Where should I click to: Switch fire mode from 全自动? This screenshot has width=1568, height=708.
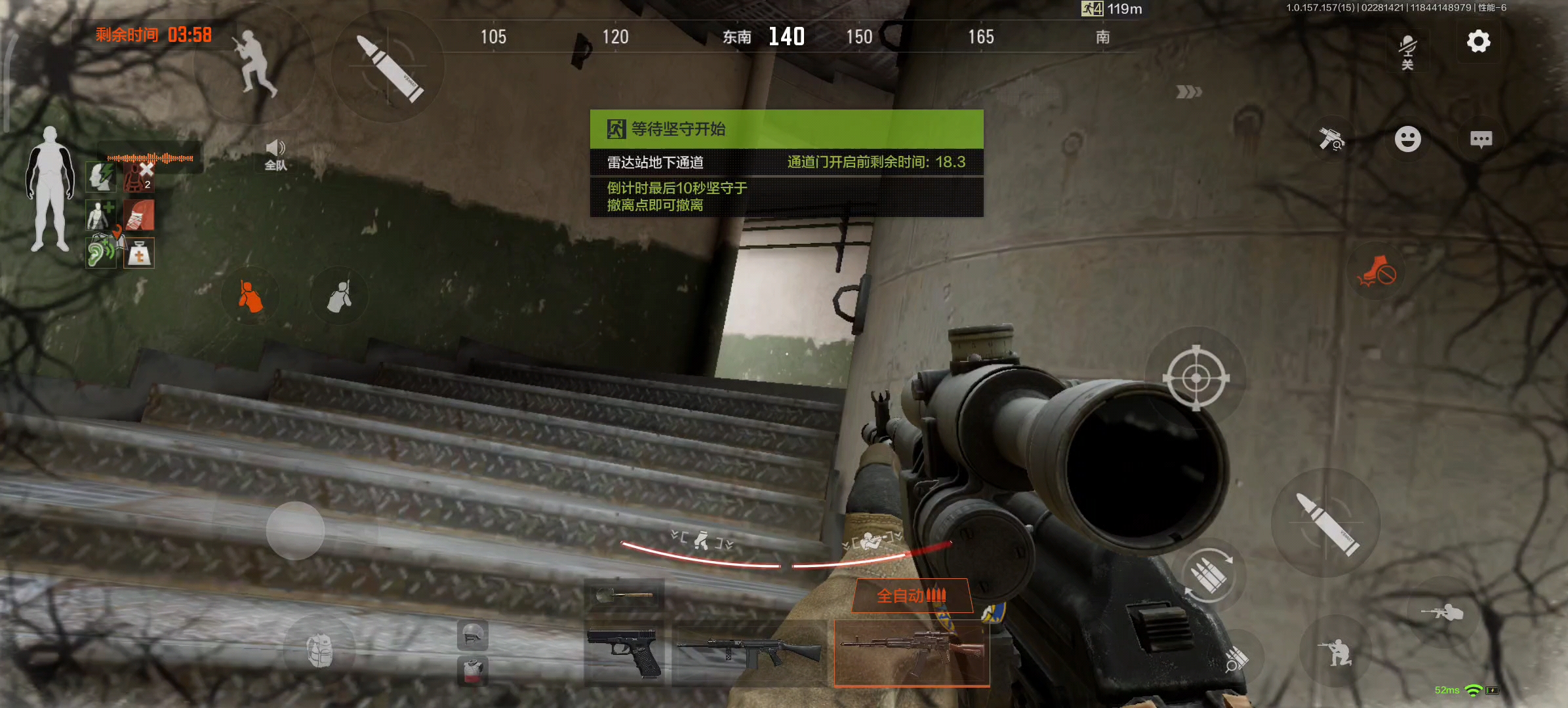pyautogui.click(x=912, y=596)
